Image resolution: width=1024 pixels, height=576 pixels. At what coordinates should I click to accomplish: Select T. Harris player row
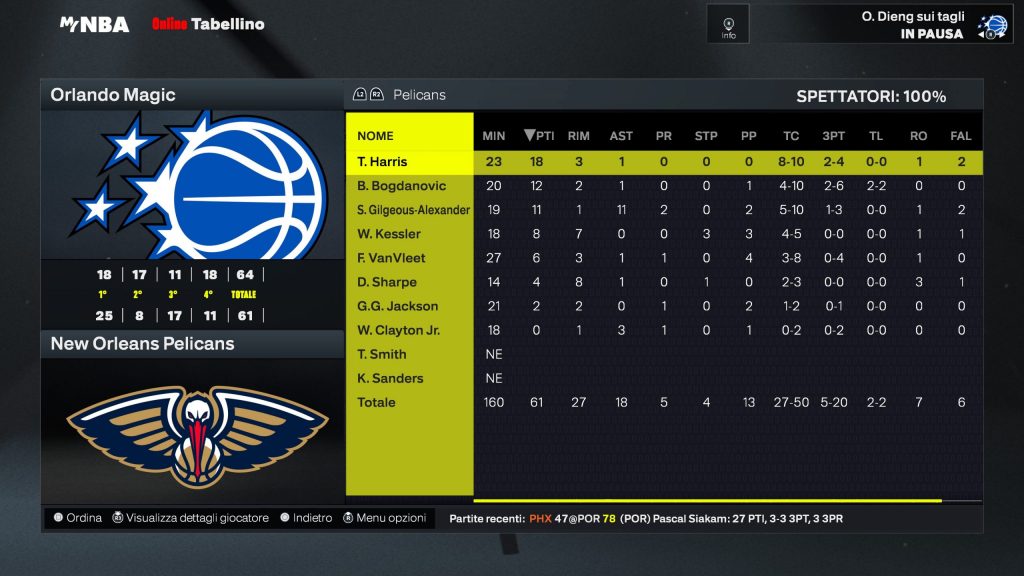[382, 162]
